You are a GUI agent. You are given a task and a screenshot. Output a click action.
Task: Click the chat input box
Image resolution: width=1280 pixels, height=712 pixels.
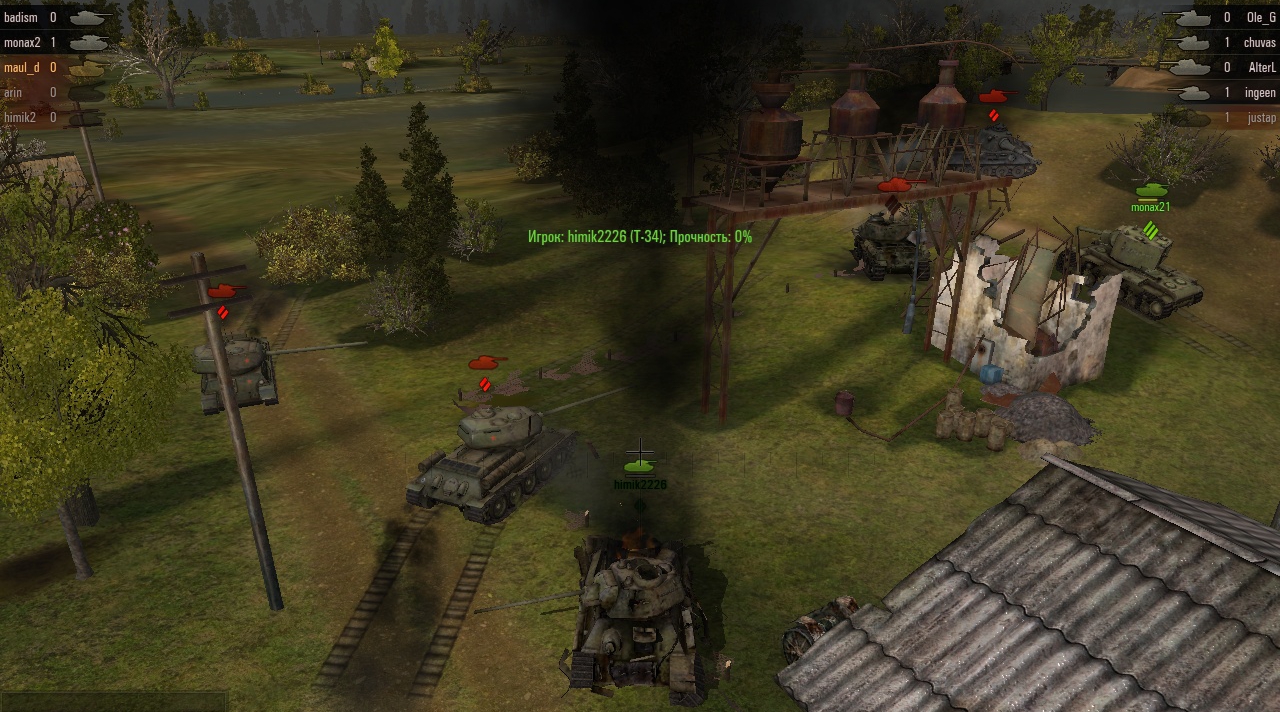tap(114, 701)
